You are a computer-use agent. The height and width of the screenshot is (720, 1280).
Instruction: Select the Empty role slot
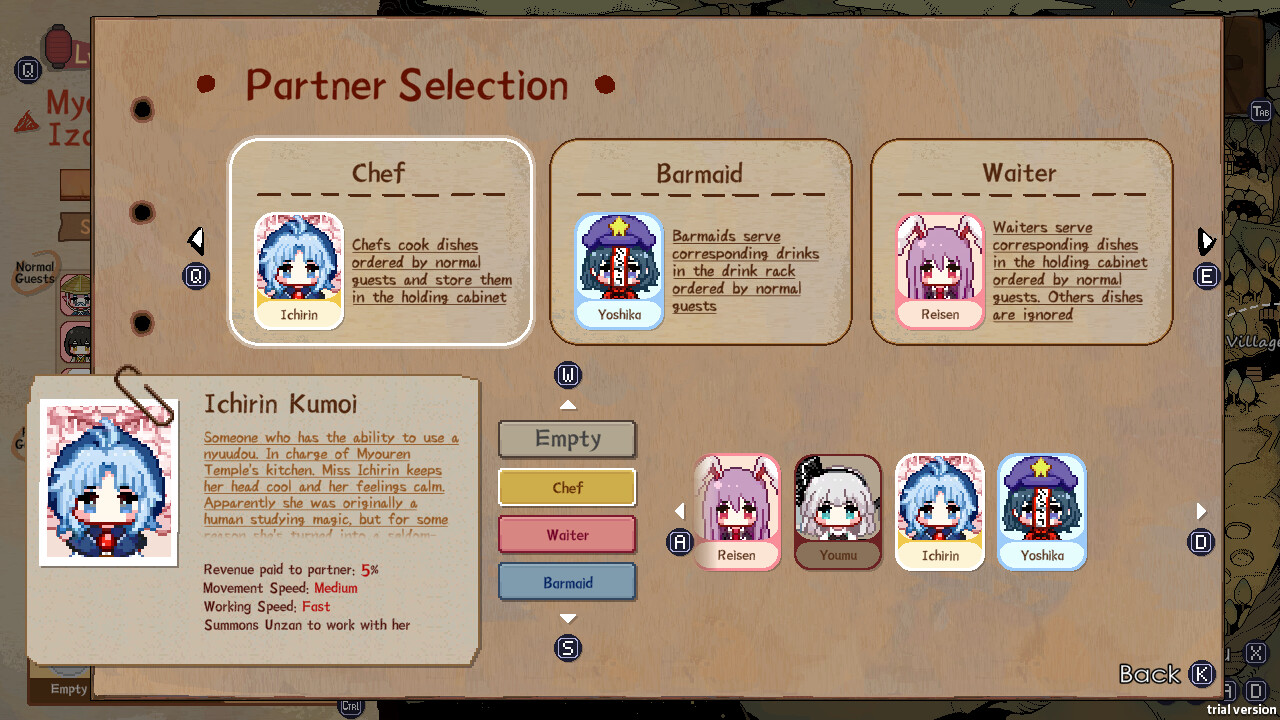pyautogui.click(x=567, y=439)
